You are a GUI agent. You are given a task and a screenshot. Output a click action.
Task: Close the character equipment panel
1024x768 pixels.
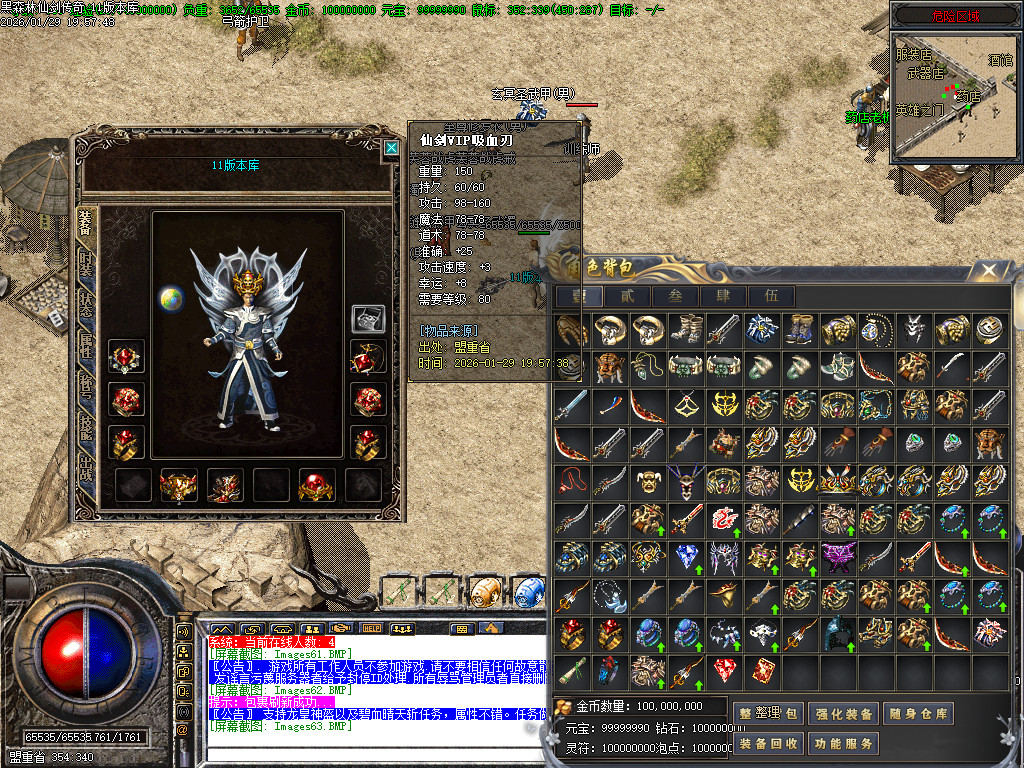(391, 148)
